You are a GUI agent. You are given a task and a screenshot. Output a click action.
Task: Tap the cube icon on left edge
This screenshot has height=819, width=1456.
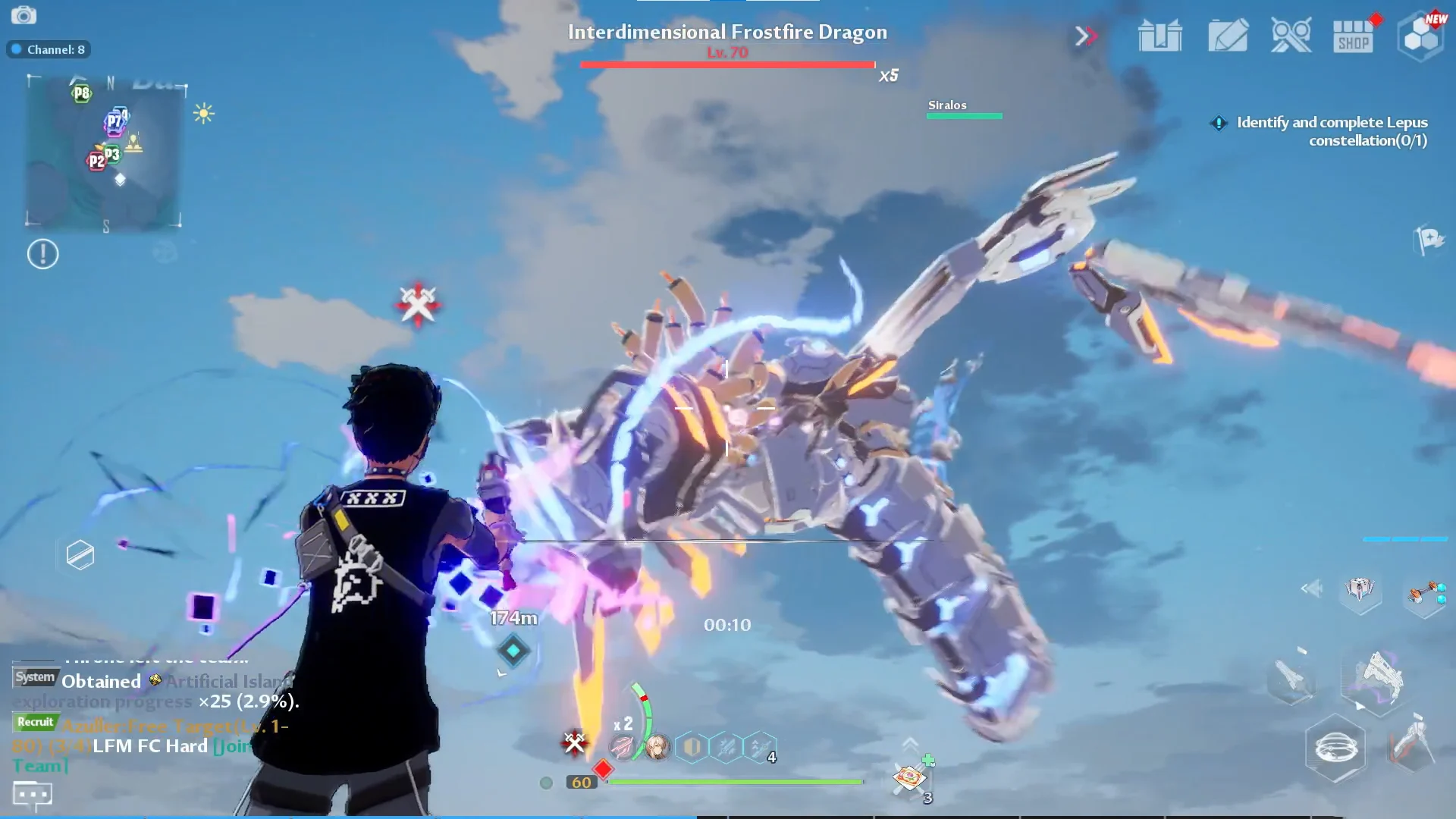[80, 555]
